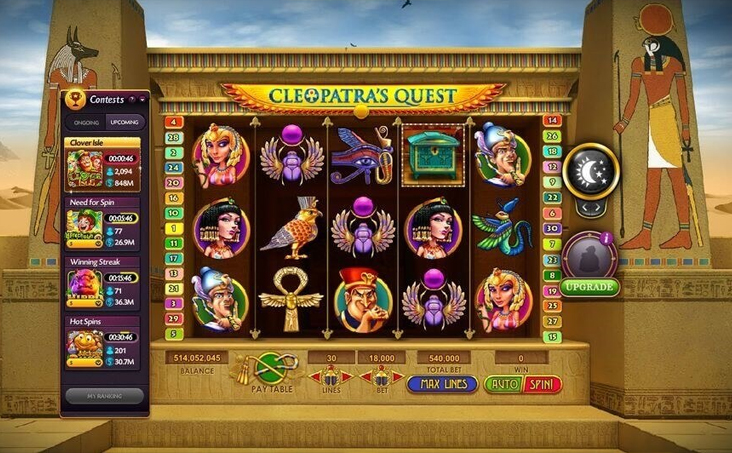
Task: Click the green UPGRADE button
Action: [590, 287]
